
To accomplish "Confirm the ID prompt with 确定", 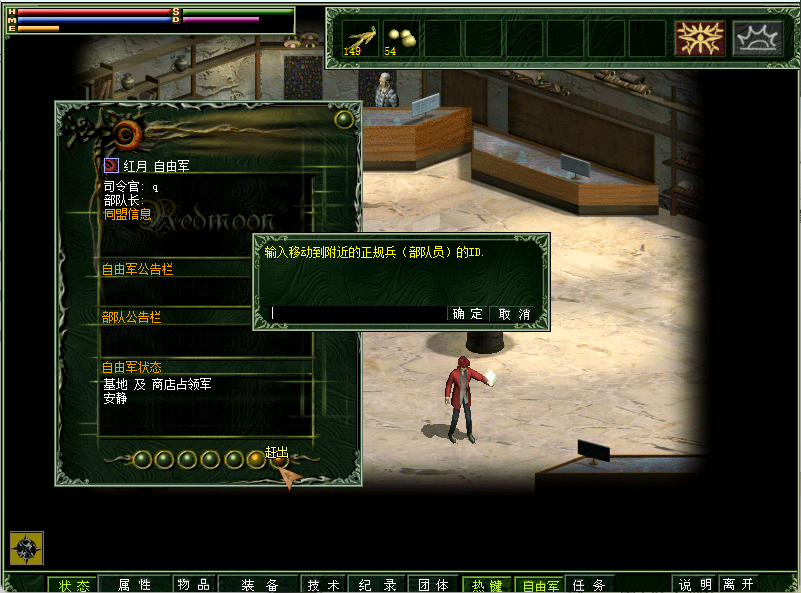I will [468, 314].
